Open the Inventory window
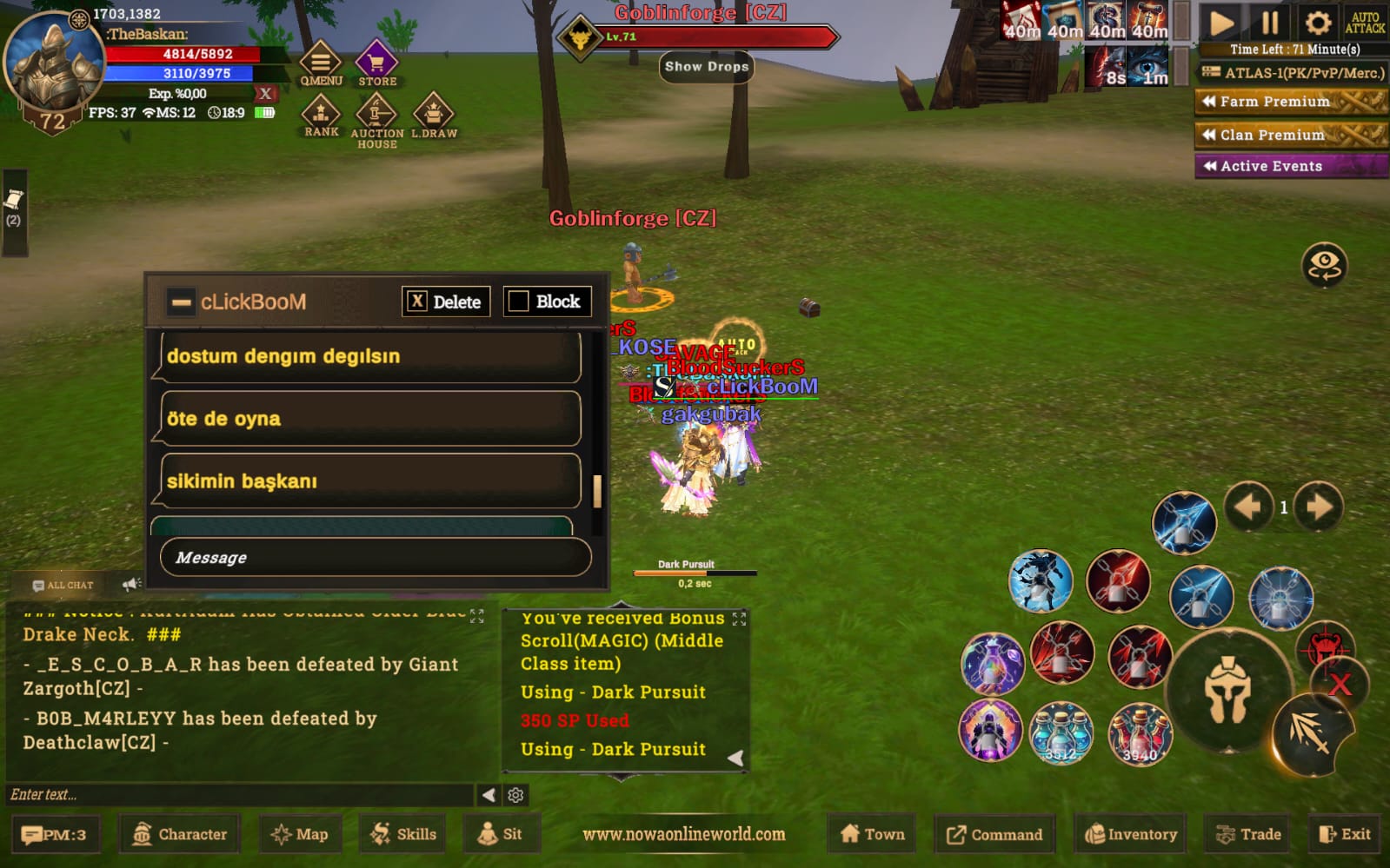 point(1131,834)
